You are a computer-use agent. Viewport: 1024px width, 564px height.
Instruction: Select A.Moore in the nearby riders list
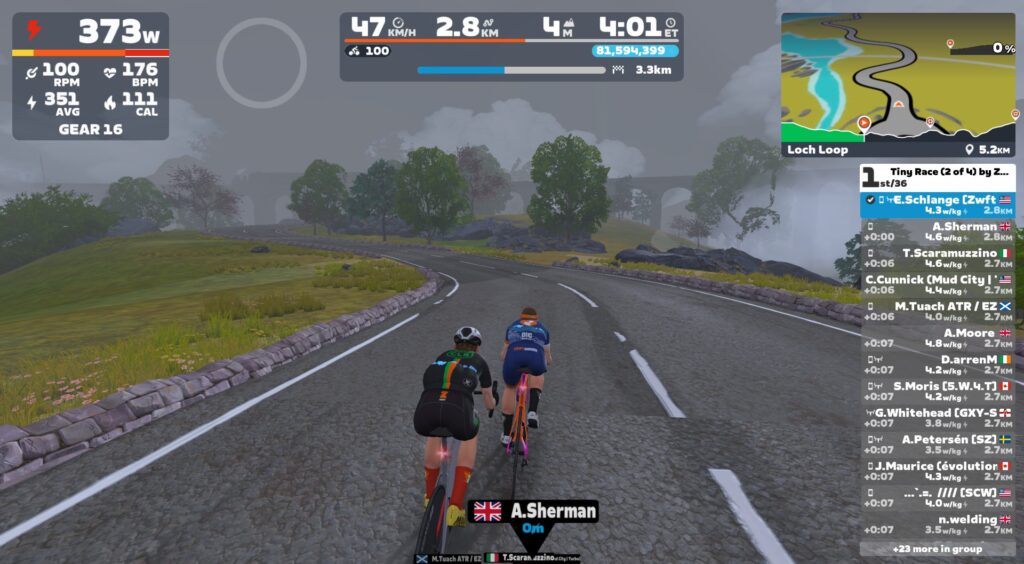937,338
